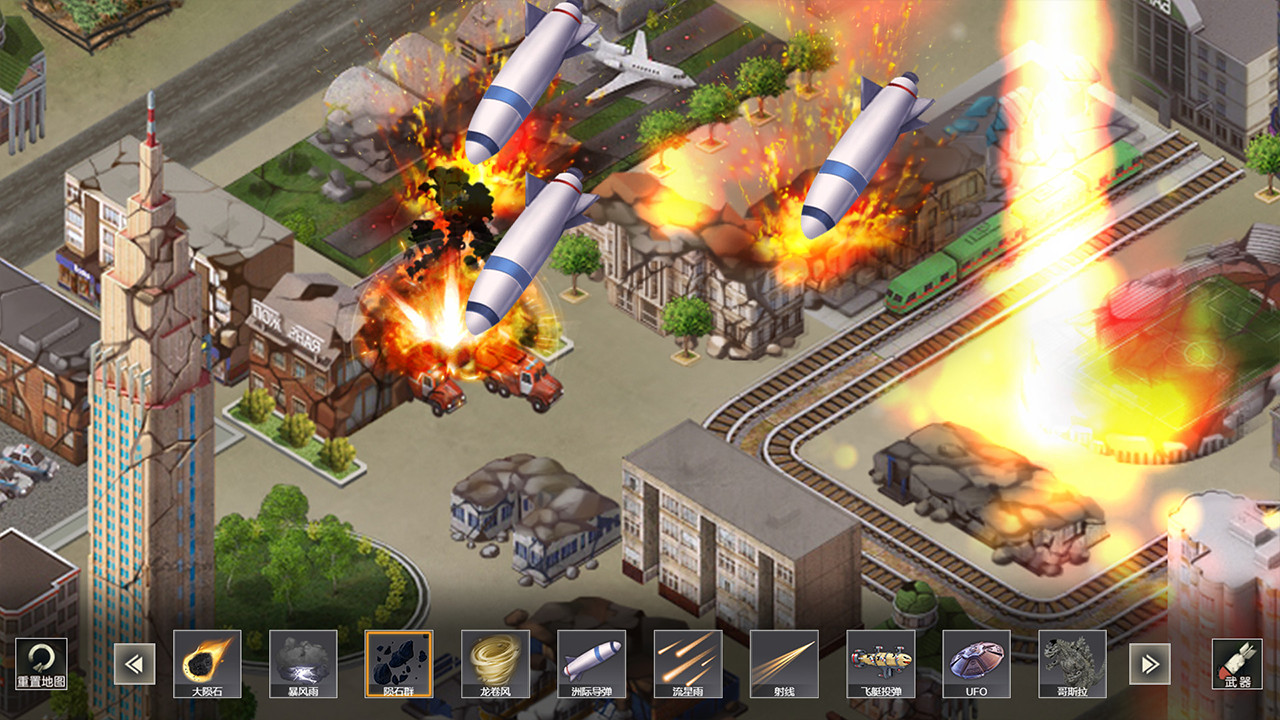The width and height of the screenshot is (1280, 720).
Task: Show previous weapons with left arrow
Action: pos(134,664)
